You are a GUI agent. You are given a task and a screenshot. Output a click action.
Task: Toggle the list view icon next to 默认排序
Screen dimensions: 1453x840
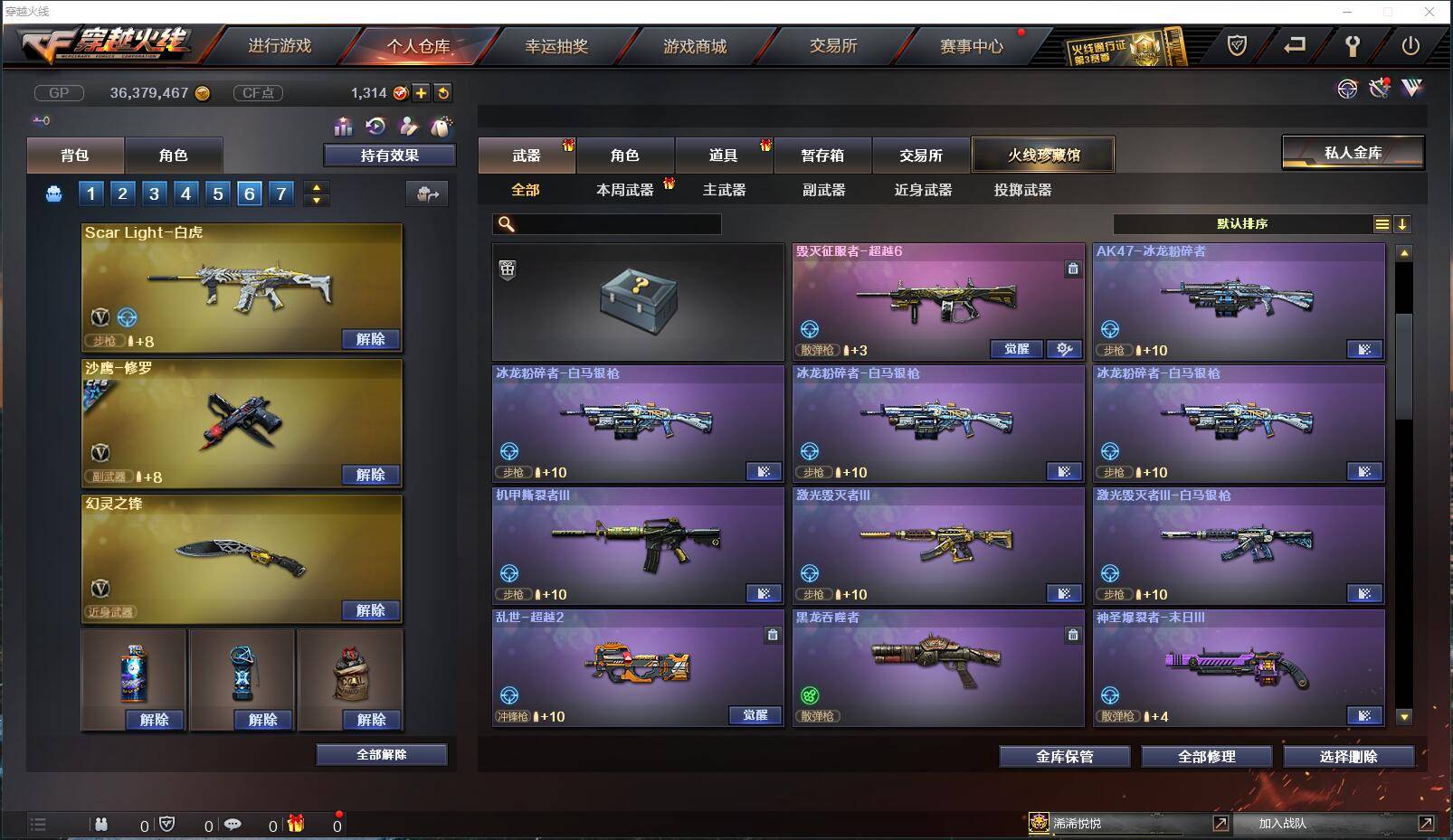point(1382,223)
